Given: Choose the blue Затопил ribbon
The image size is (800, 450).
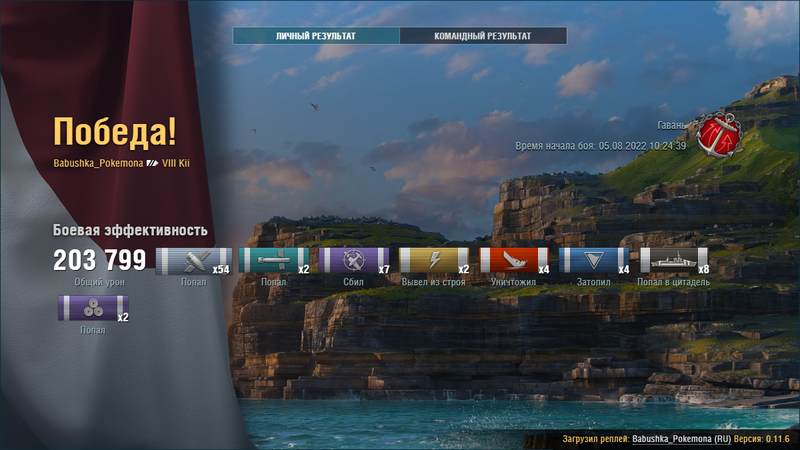Looking at the screenshot, I should [594, 261].
